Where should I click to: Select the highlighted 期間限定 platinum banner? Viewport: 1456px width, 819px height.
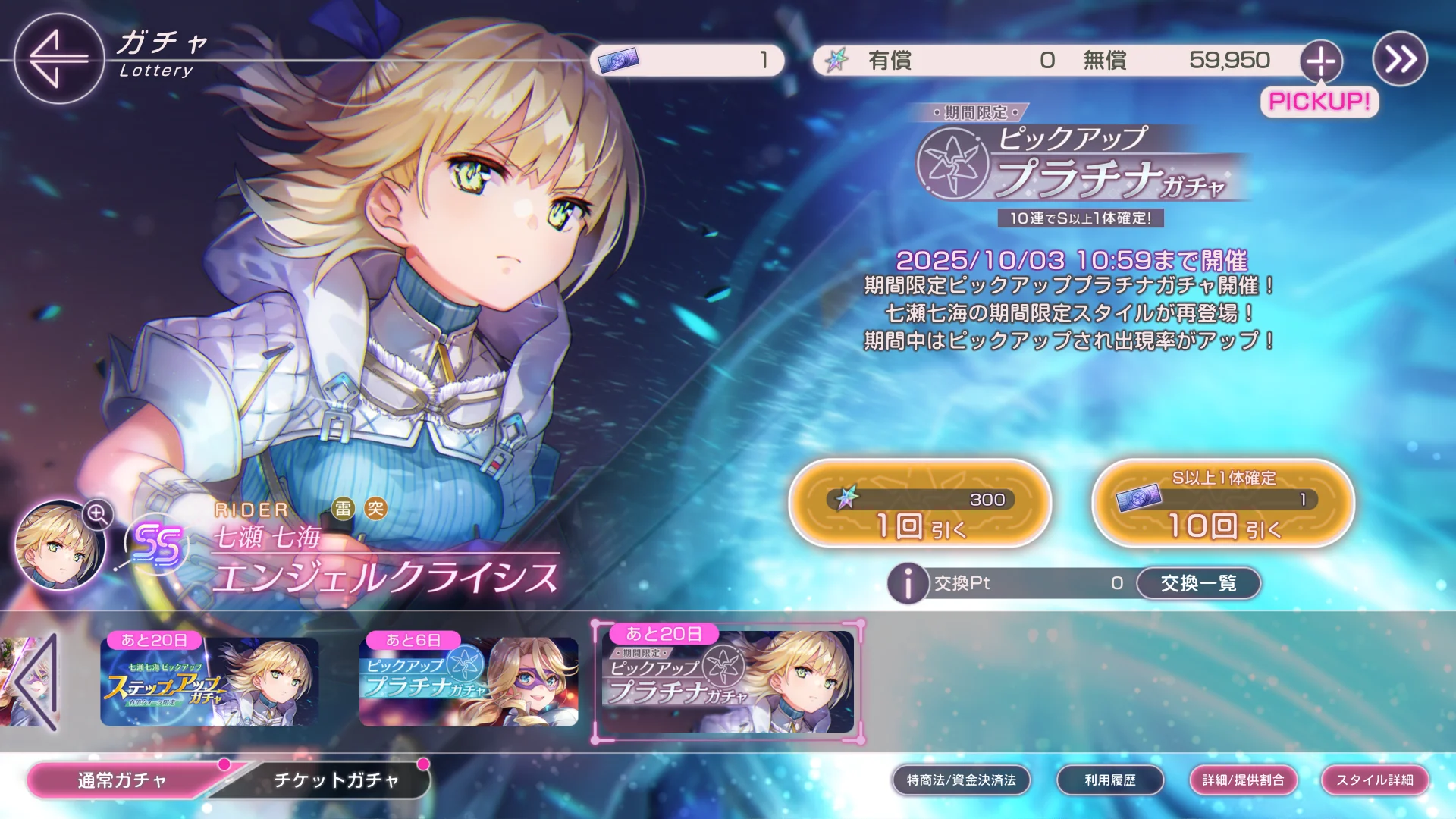pos(727,682)
